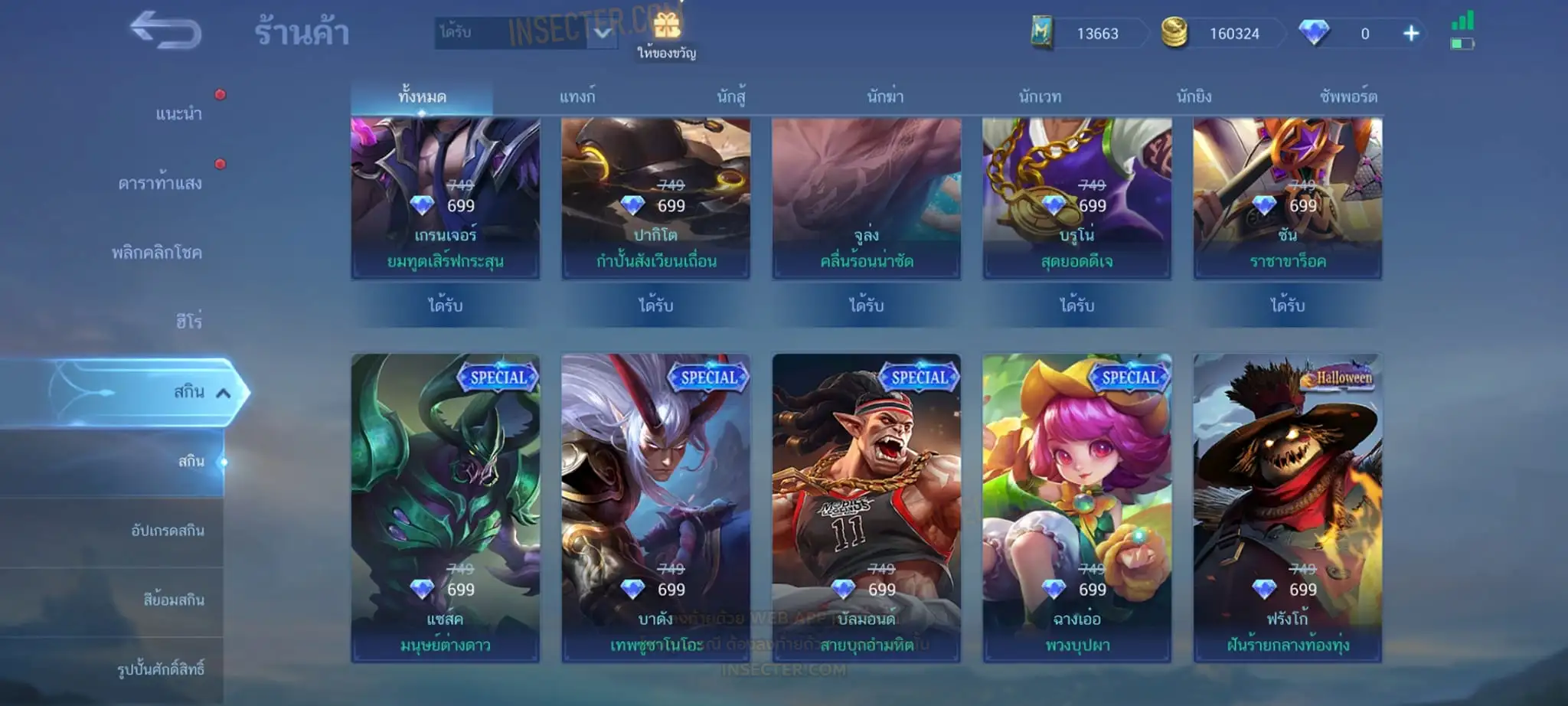Image resolution: width=1568 pixels, height=706 pixels.
Task: Show the นักฆ่า category tab
Action: (x=885, y=97)
